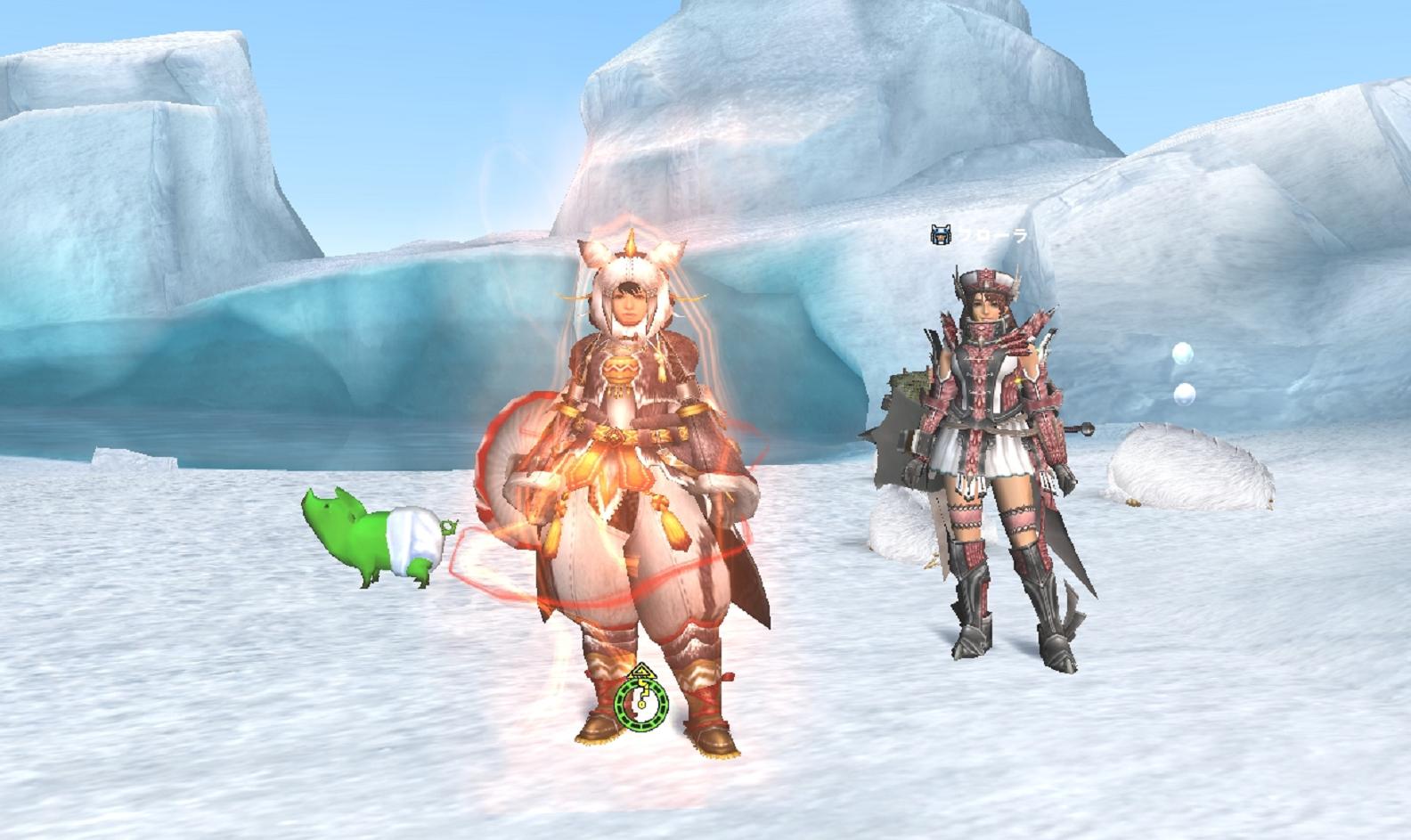Select the フローラ player name tag
1411x840 pixels.
tap(992, 235)
